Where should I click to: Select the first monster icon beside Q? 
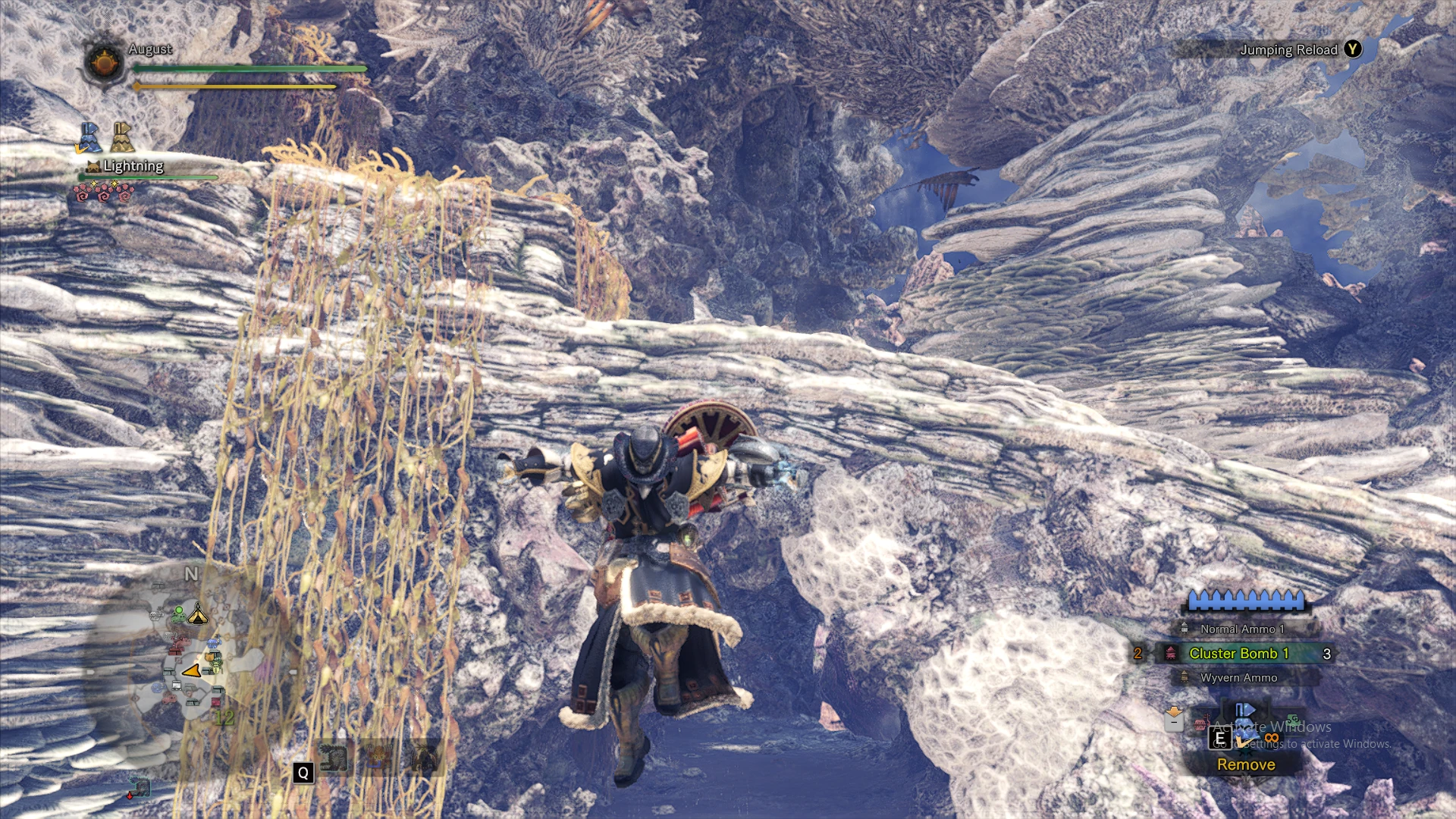click(333, 758)
